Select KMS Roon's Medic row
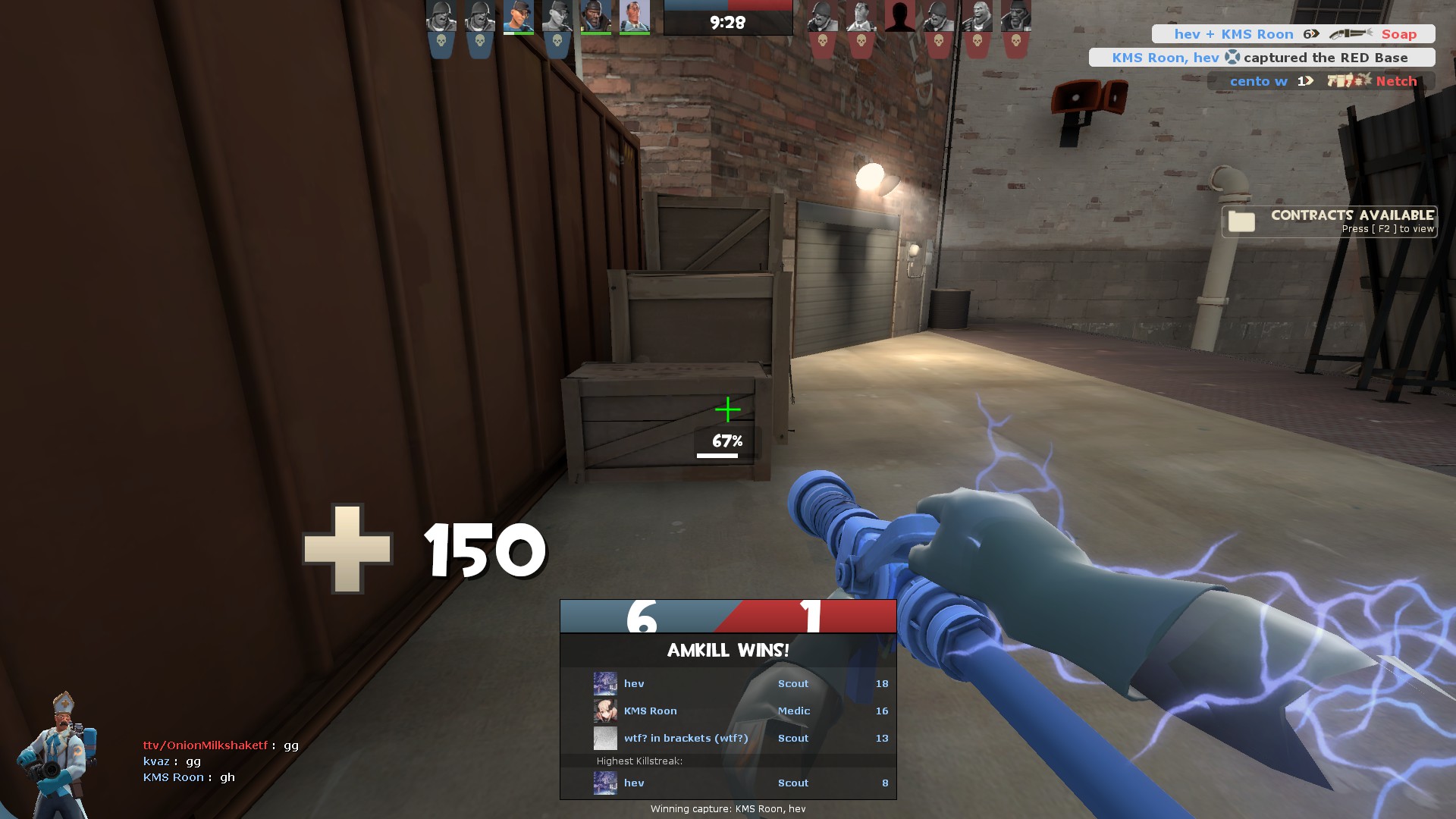1456x819 pixels. click(728, 711)
